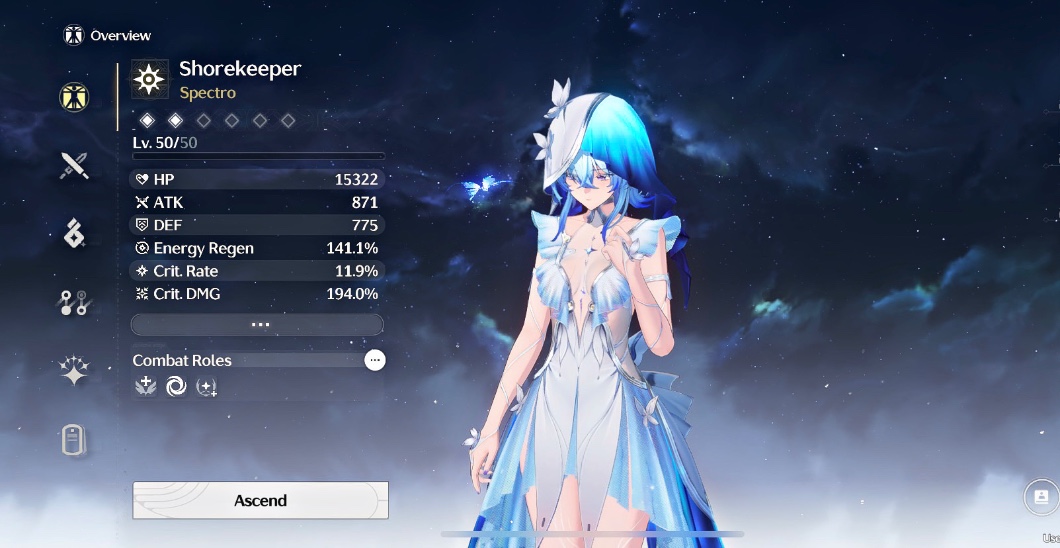This screenshot has width=1060, height=548.
Task: Click the round profile button at right edge
Action: coord(1041,496)
